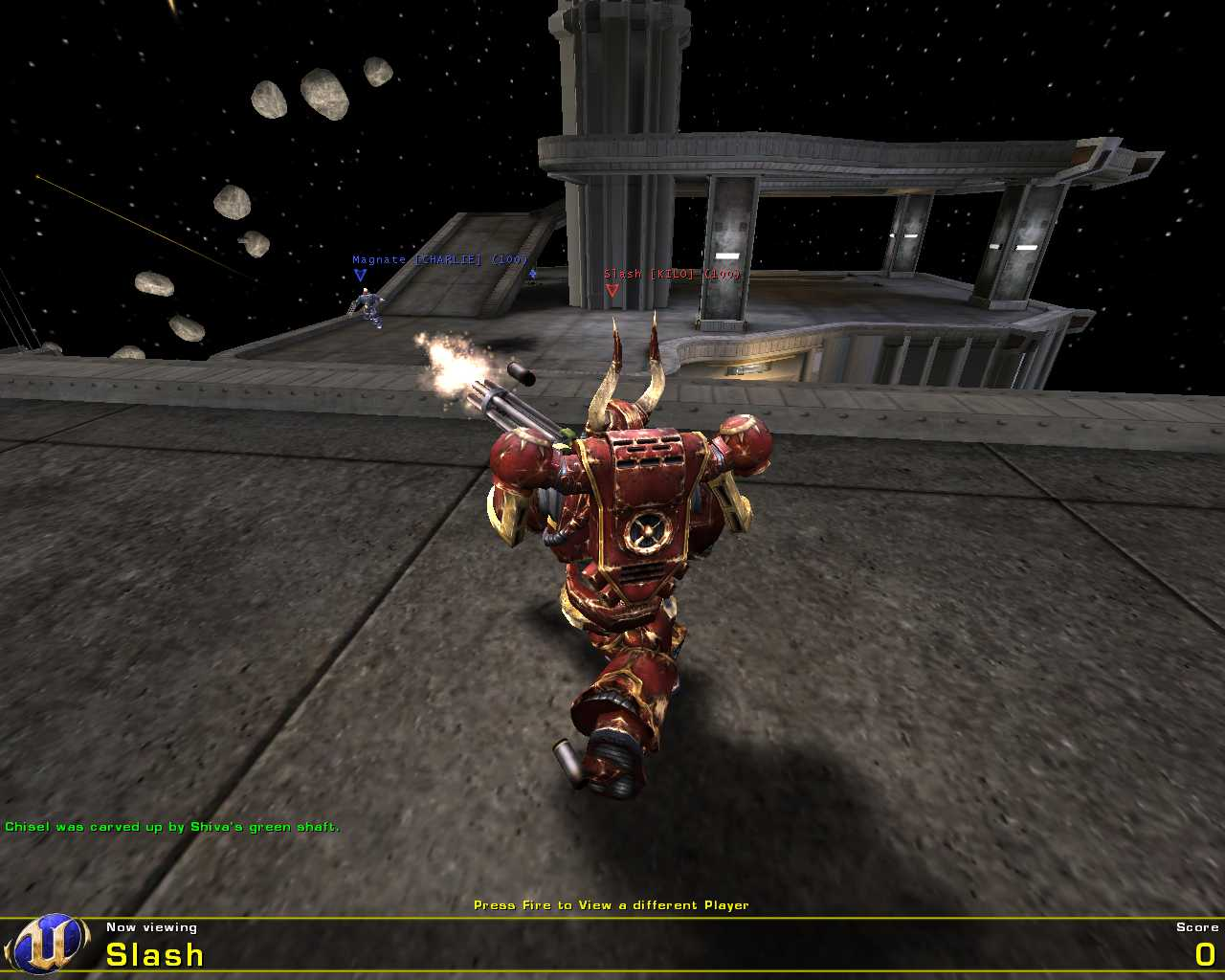The image size is (1225, 980).
Task: Click the Score value showing 0
Action: coord(1207,953)
